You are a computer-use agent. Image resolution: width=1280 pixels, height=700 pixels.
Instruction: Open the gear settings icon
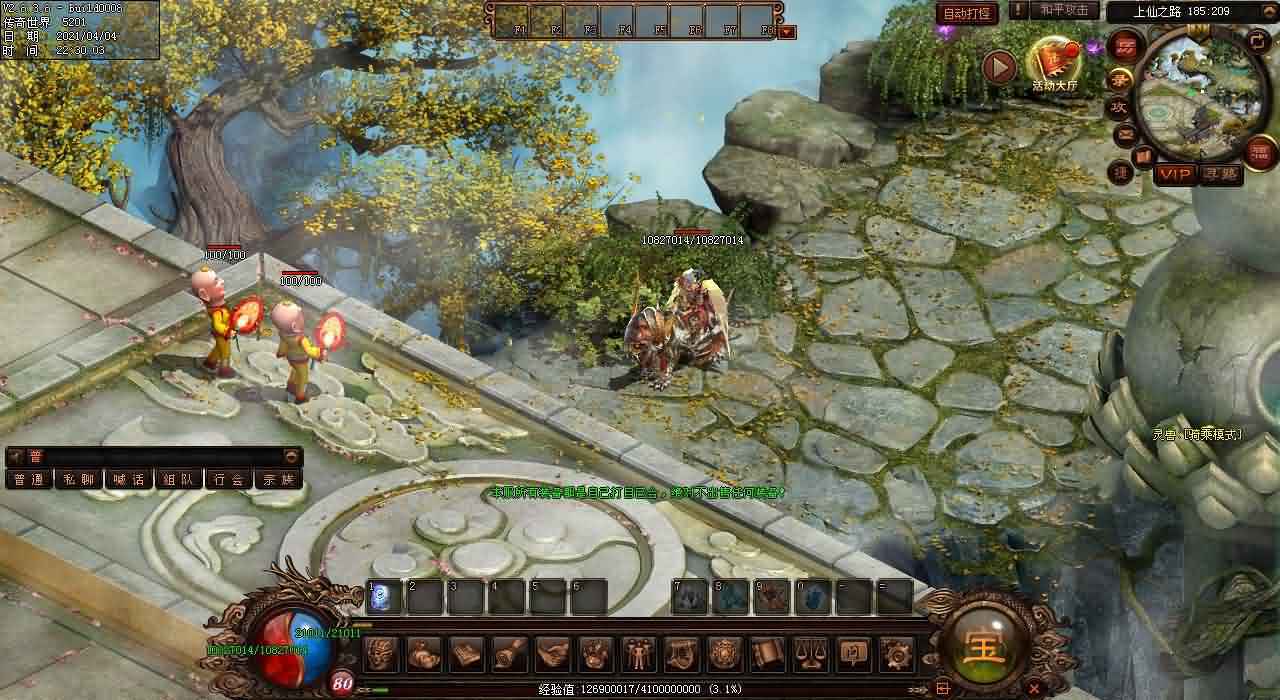(x=896, y=654)
